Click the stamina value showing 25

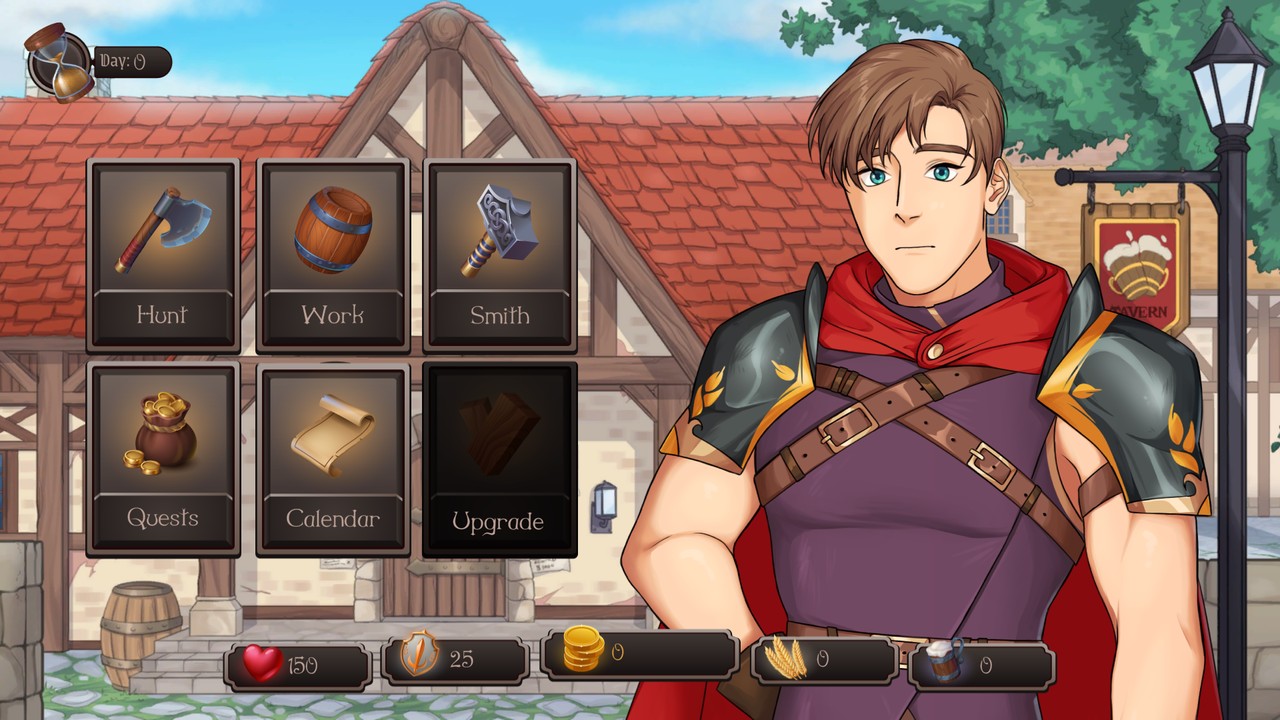pyautogui.click(x=463, y=660)
